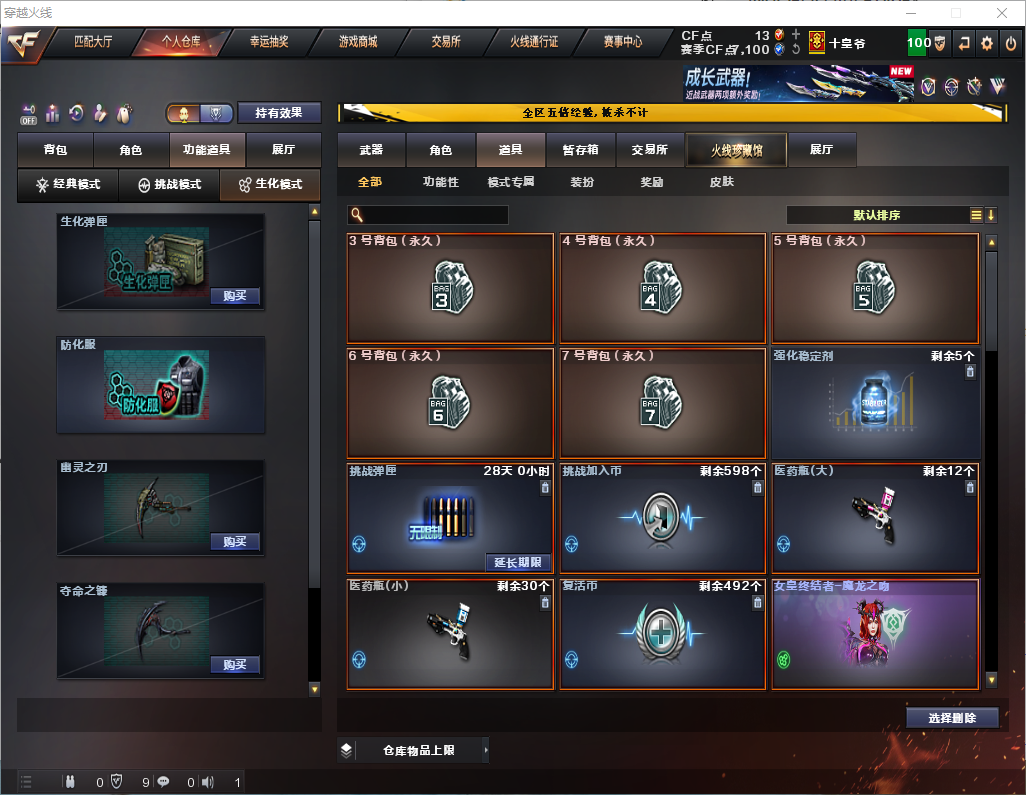The width and height of the screenshot is (1026, 795).
Task: Open the 默认排序 sort dropdown
Action: pyautogui.click(x=877, y=215)
